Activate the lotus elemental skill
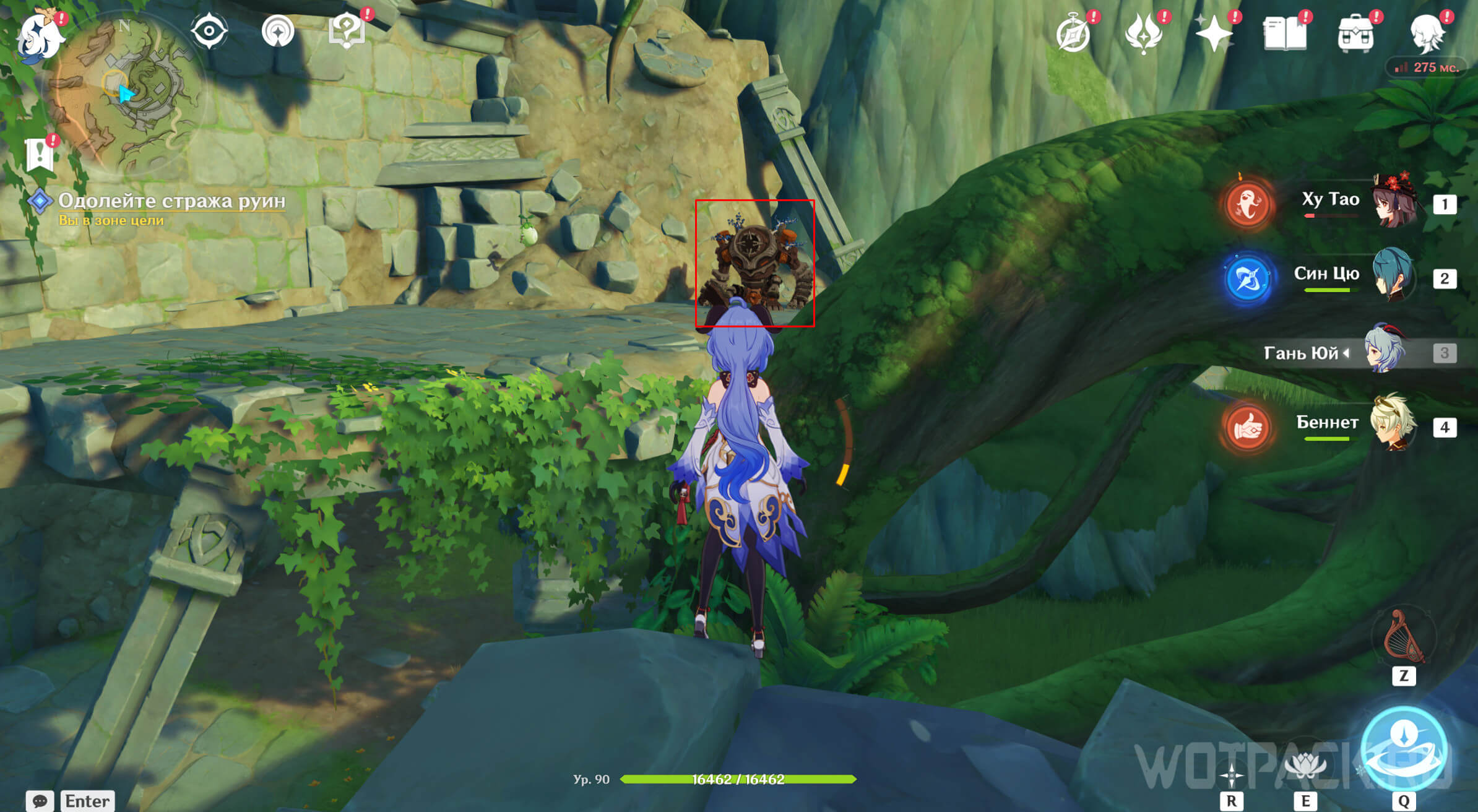 click(1305, 766)
